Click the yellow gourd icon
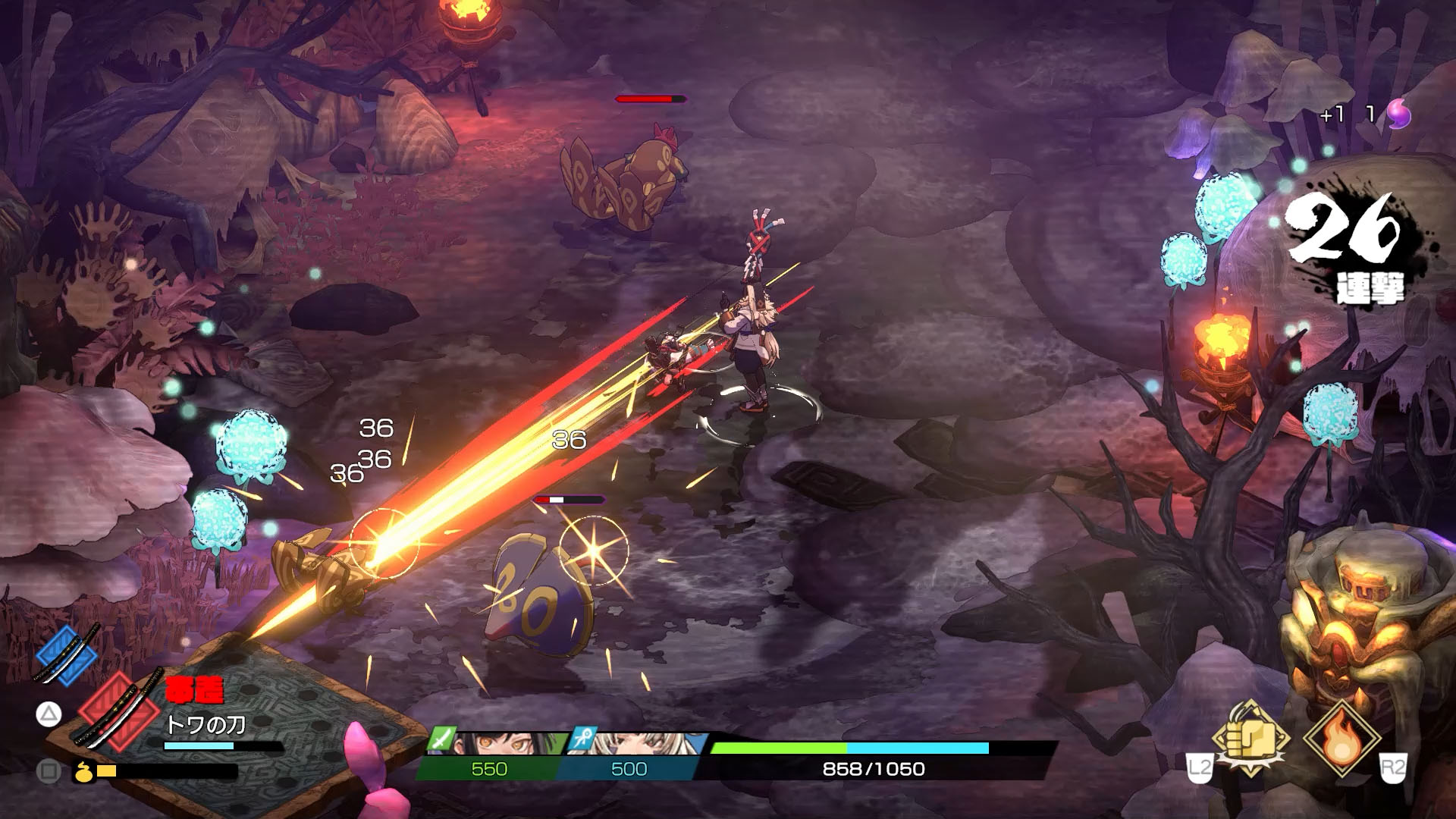The height and width of the screenshot is (819, 1456). (84, 771)
